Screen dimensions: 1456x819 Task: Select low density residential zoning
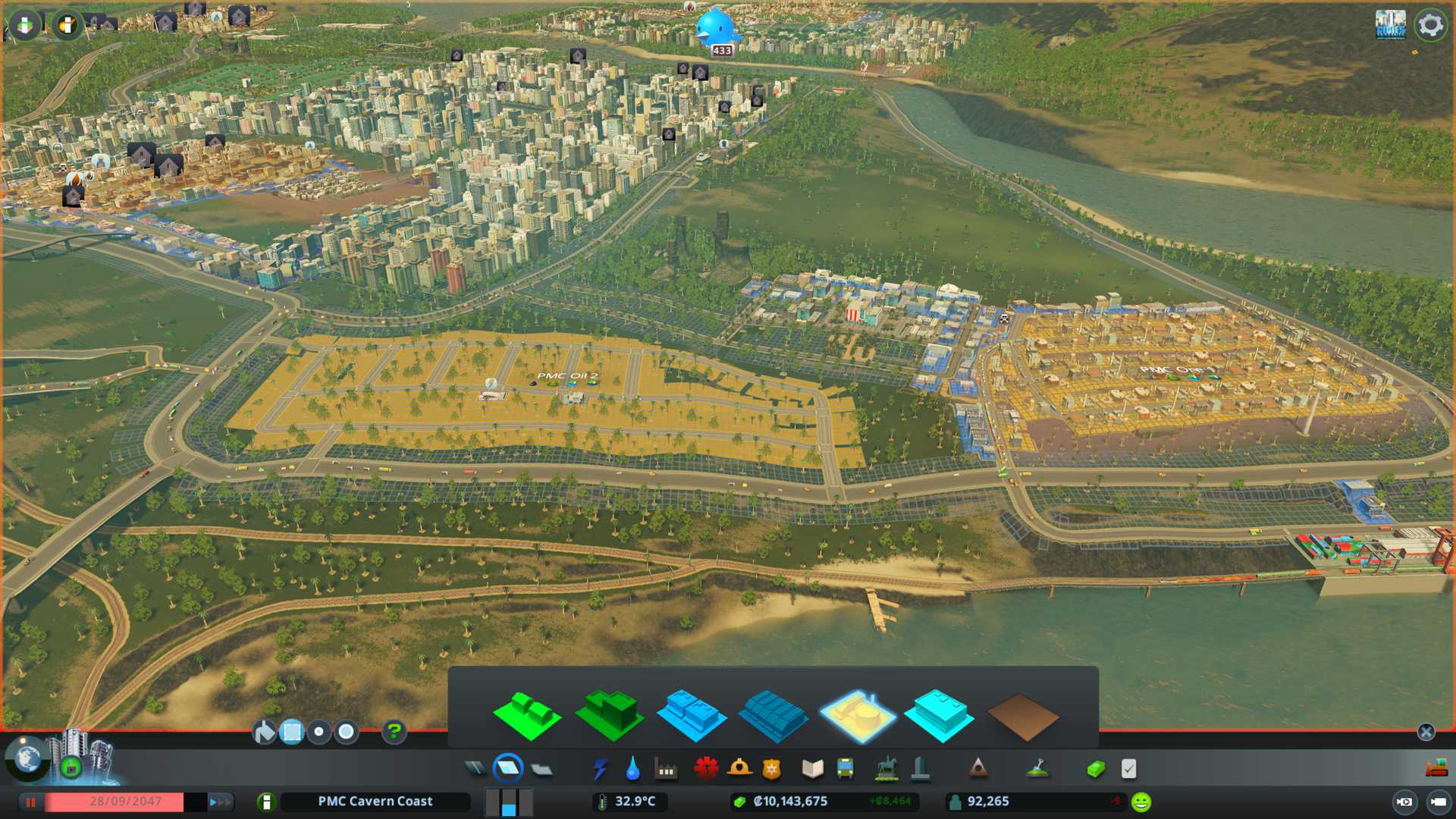click(x=527, y=715)
